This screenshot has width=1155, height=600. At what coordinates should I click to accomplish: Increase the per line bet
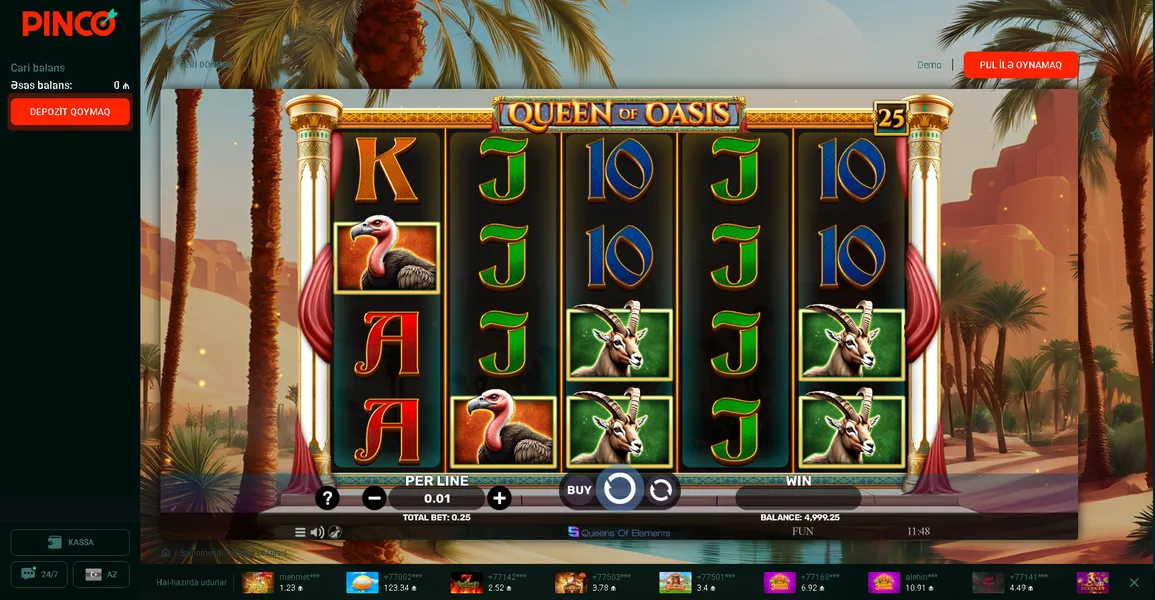(499, 498)
